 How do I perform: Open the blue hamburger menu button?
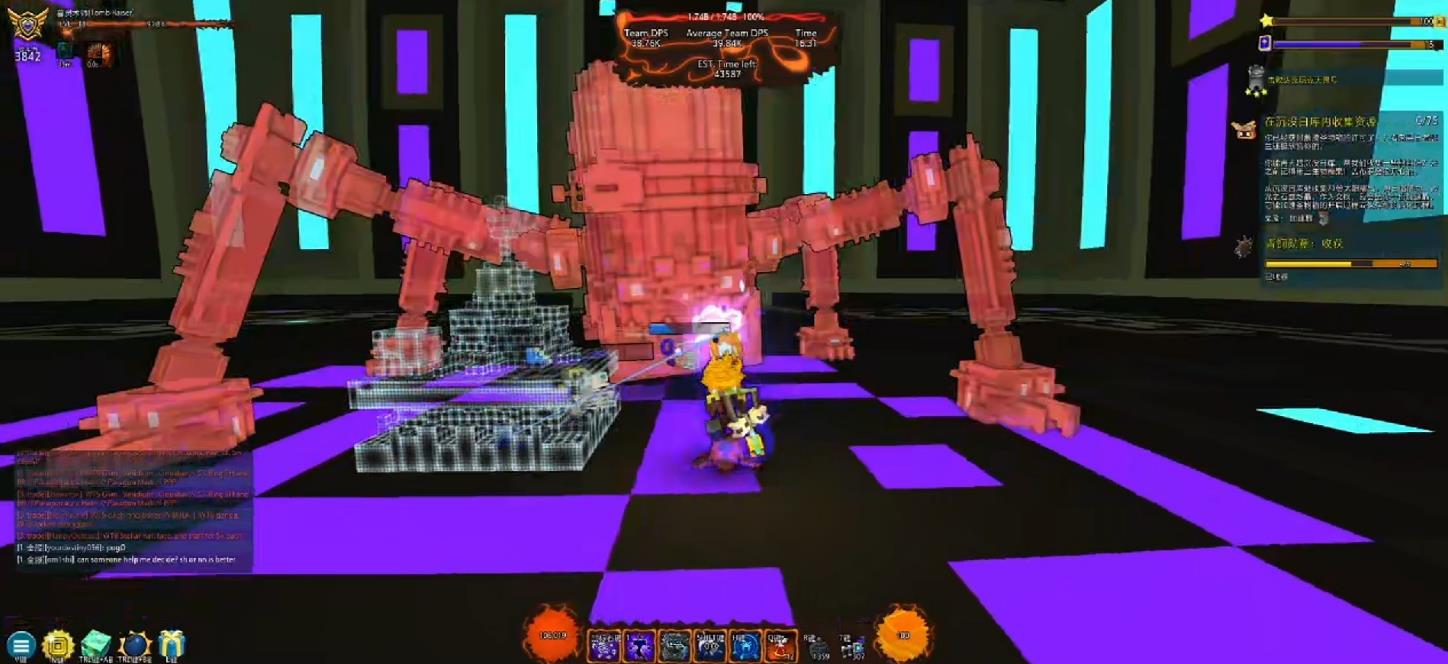[20, 645]
